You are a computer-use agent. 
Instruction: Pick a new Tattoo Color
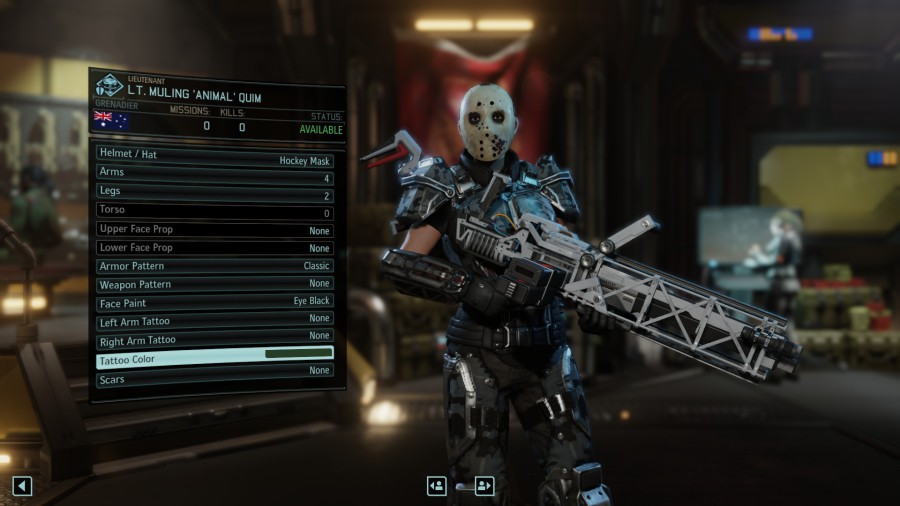(x=214, y=359)
